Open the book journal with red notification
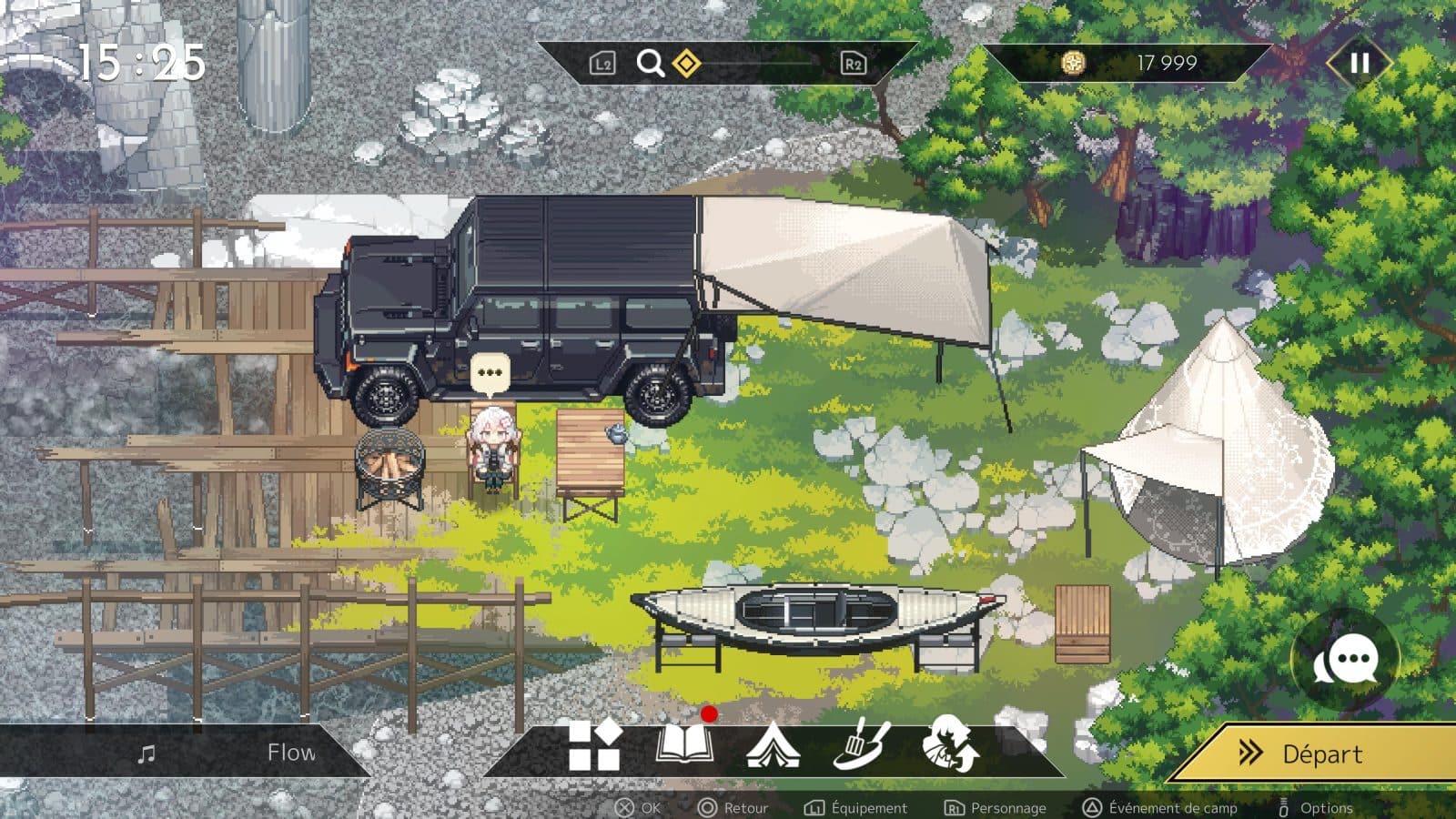The width and height of the screenshot is (1456, 819). (684, 745)
